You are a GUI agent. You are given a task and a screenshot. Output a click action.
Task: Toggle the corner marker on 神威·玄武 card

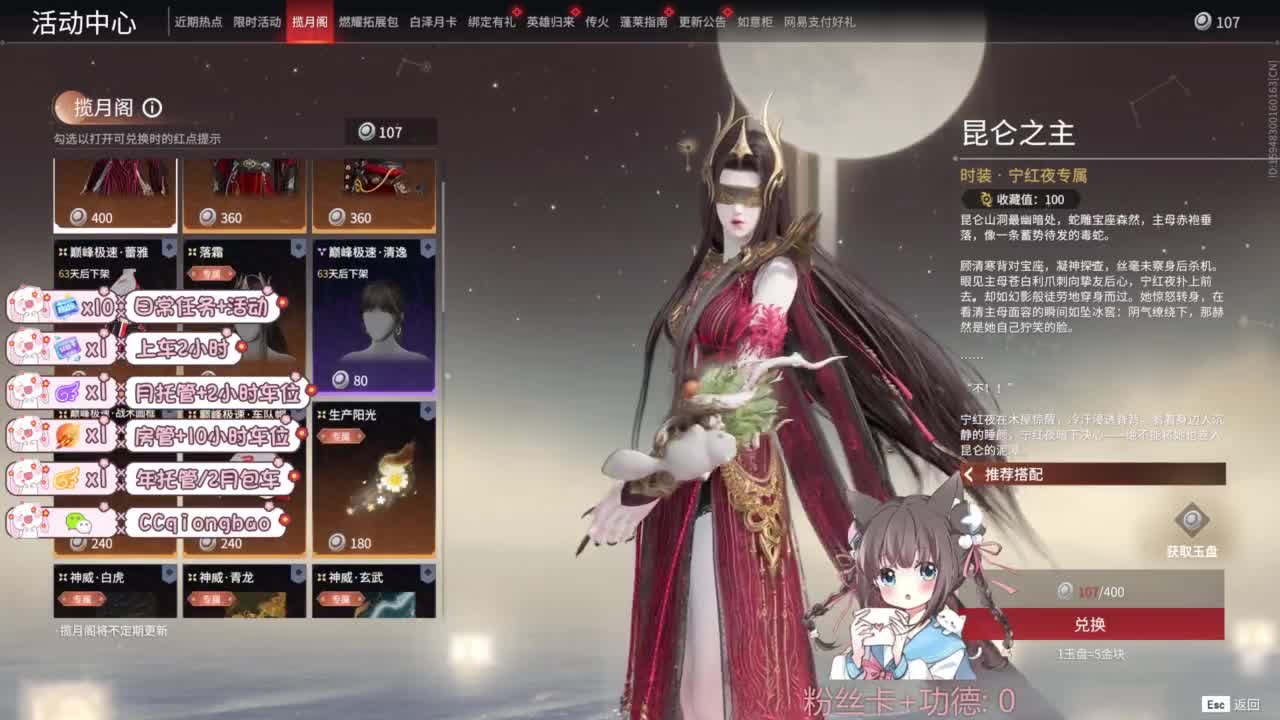(x=428, y=570)
